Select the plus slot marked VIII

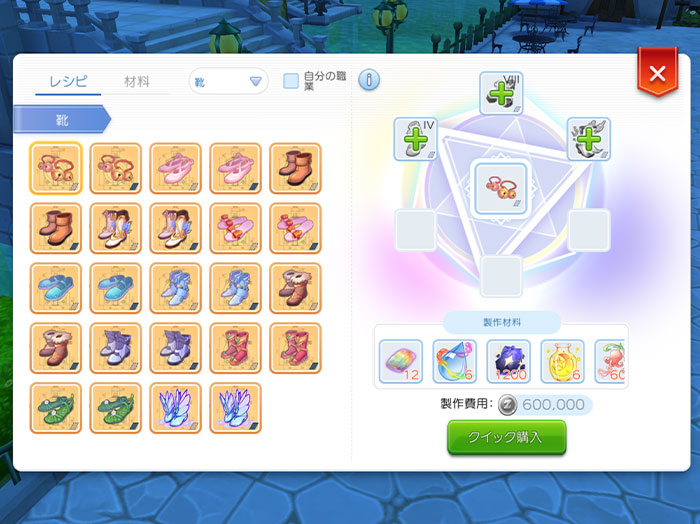tap(501, 93)
